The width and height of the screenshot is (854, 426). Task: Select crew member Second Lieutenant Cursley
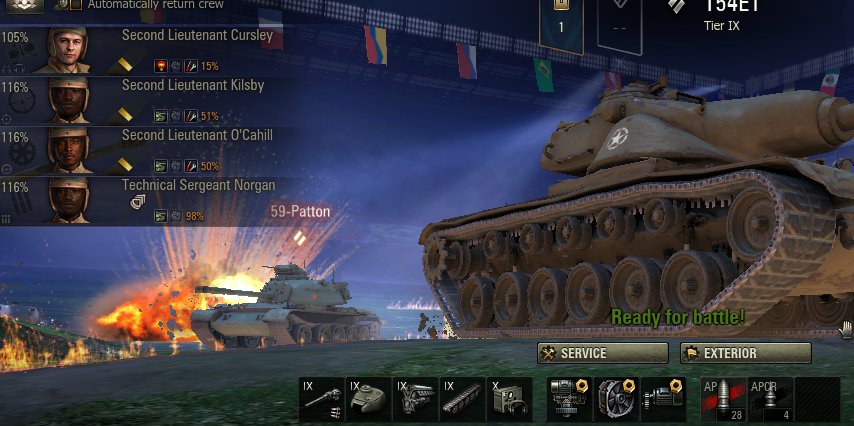tap(150, 51)
